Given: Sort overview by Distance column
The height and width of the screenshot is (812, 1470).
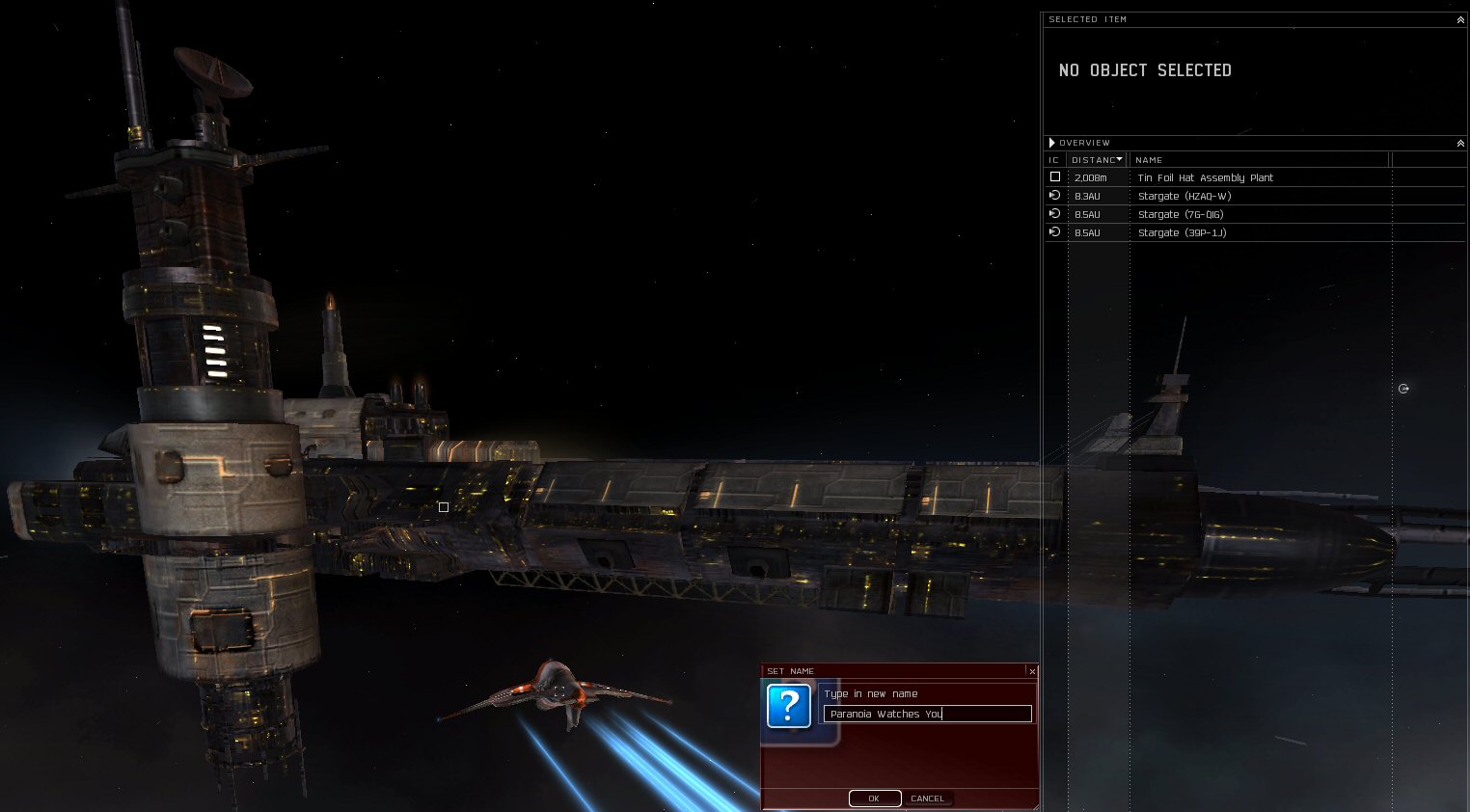Looking at the screenshot, I should click(1096, 160).
